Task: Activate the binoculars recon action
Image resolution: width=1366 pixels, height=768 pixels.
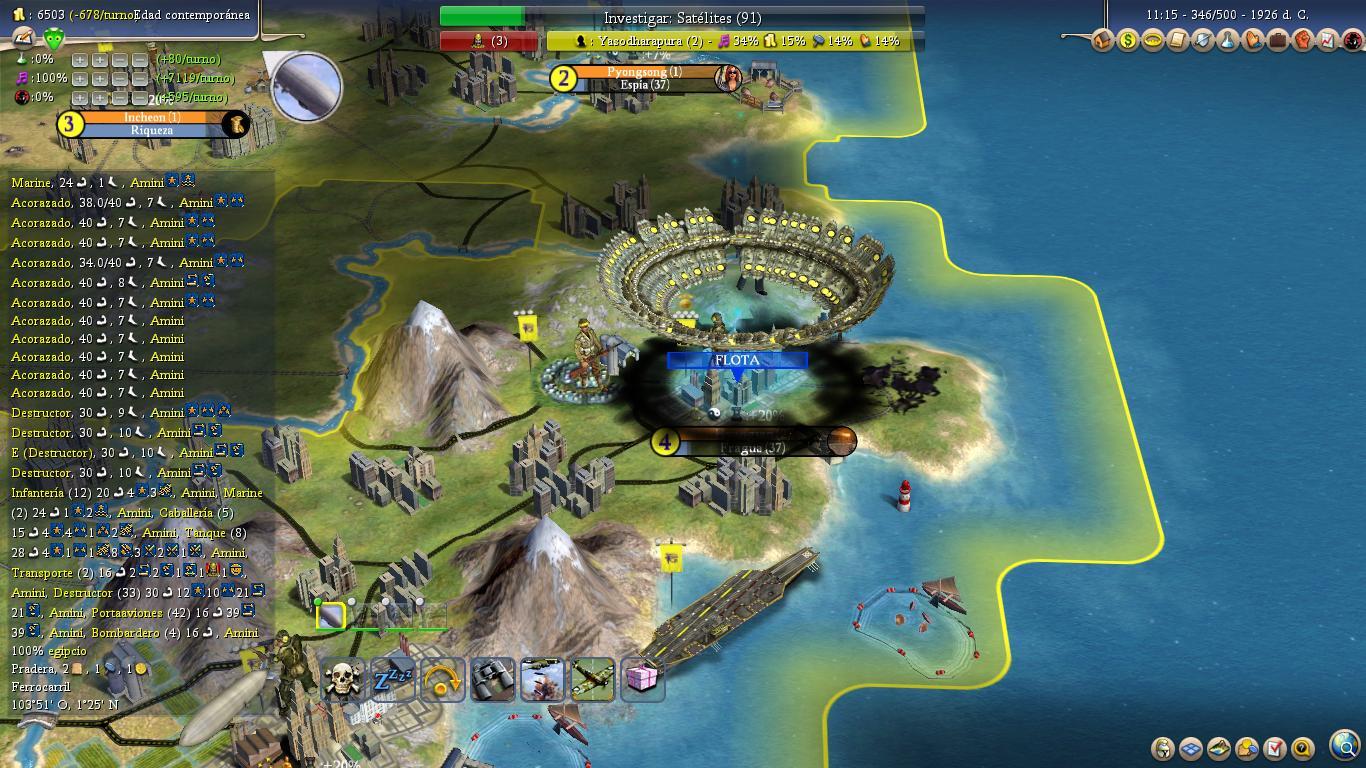Action: (x=492, y=680)
